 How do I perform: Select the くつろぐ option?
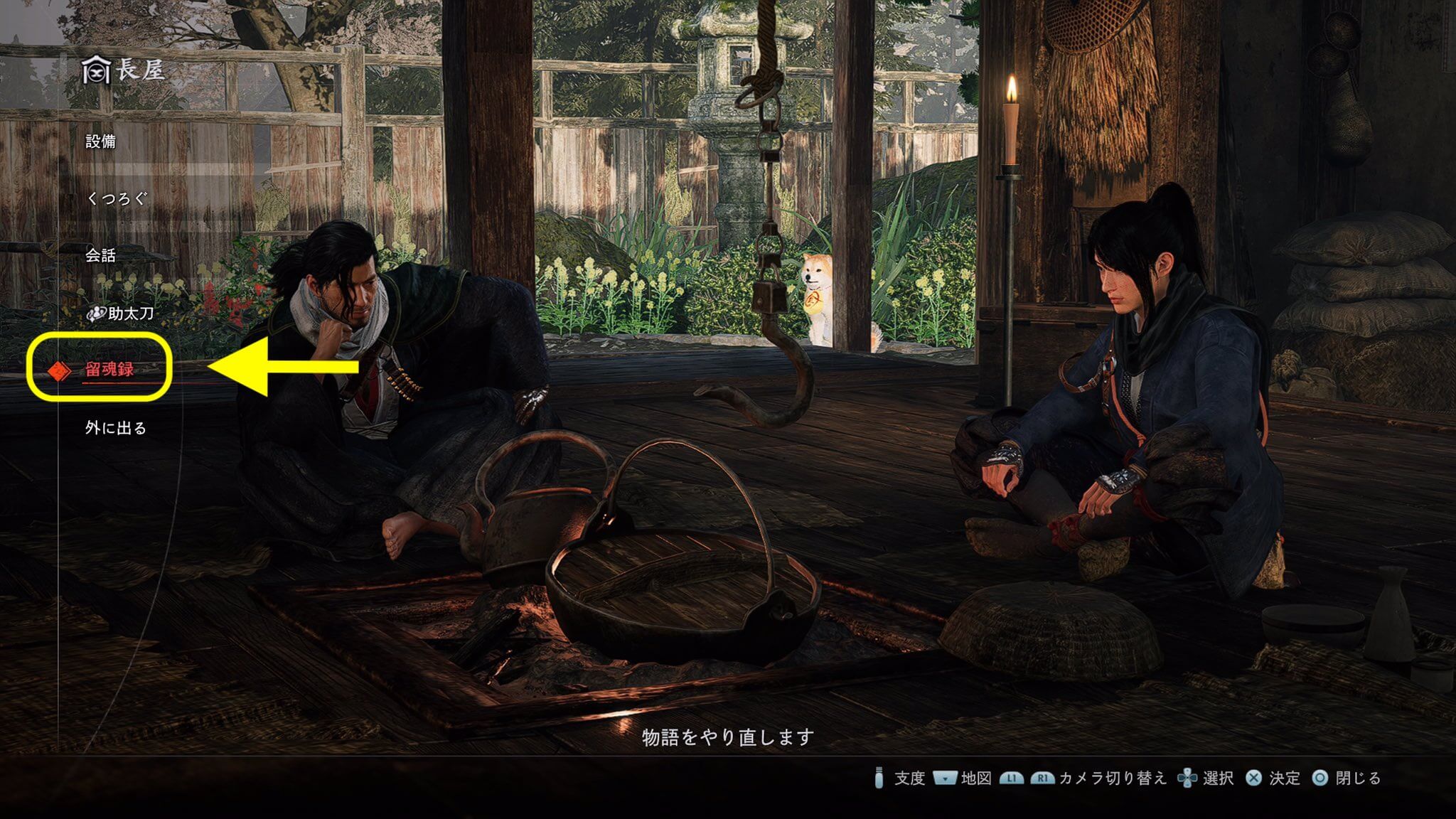click(116, 198)
